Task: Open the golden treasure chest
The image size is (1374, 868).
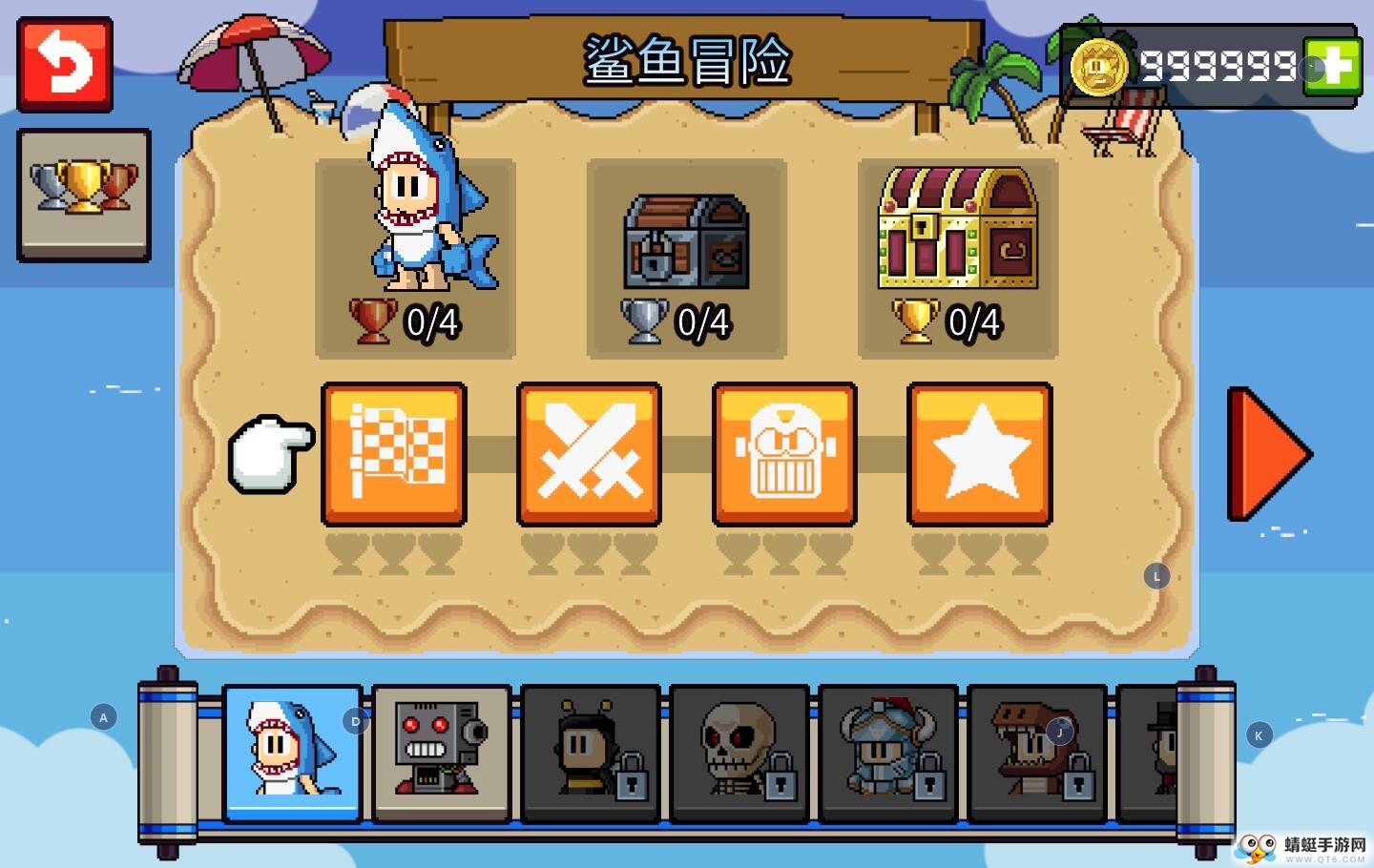Action: [958, 229]
